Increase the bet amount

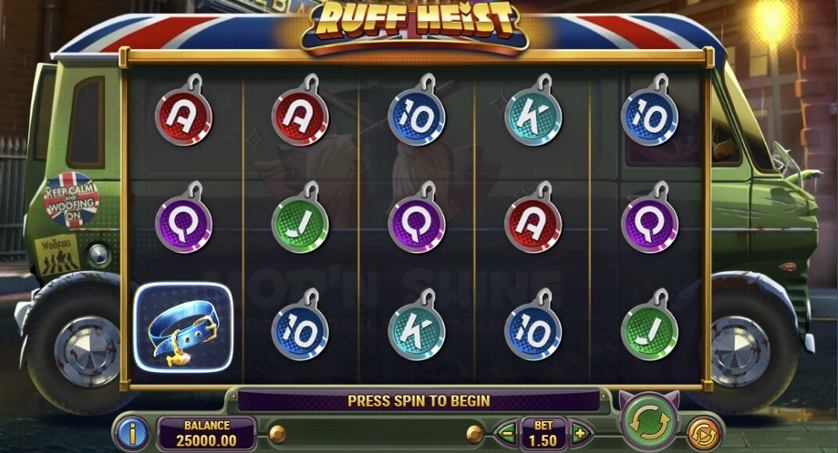[x=579, y=433]
